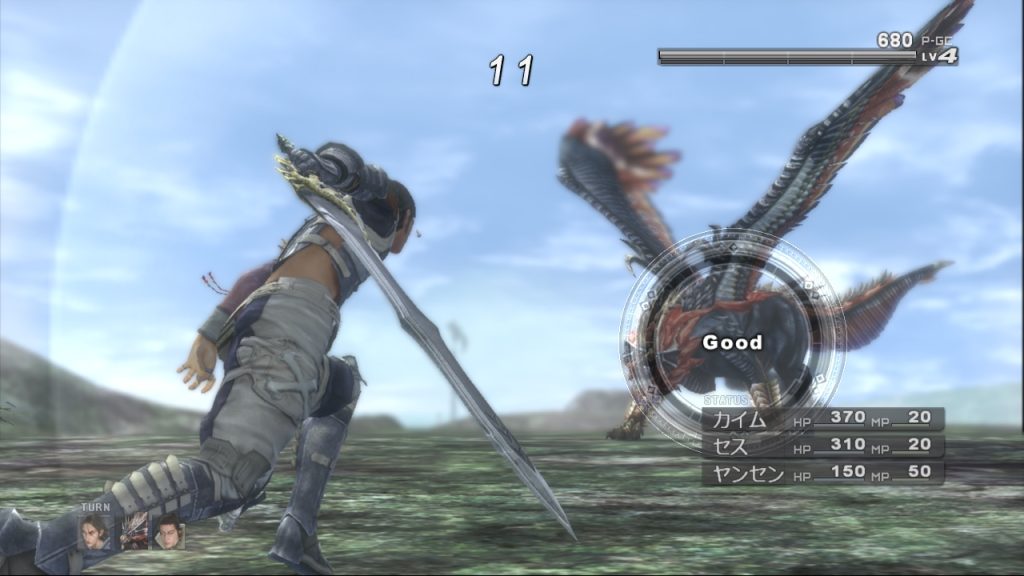Select the winged monster portrait in turn order
Image resolution: width=1024 pixels, height=576 pixels.
tap(133, 534)
